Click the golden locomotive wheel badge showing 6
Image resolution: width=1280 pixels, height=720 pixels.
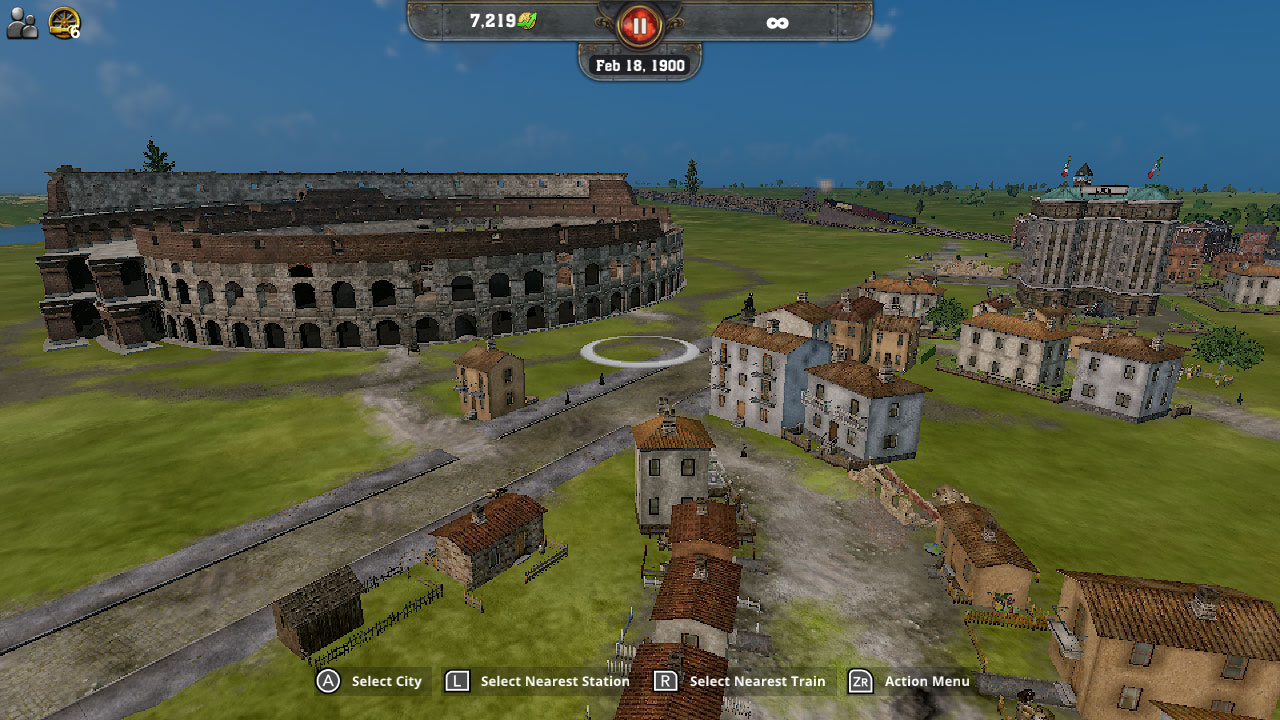[x=63, y=22]
